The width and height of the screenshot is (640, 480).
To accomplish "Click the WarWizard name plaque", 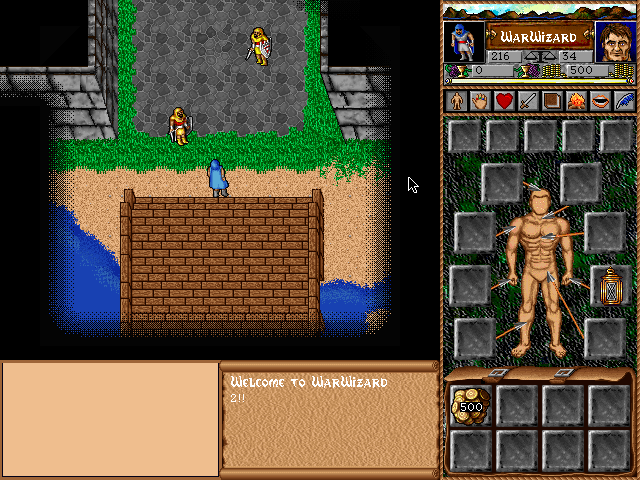I will coord(539,35).
